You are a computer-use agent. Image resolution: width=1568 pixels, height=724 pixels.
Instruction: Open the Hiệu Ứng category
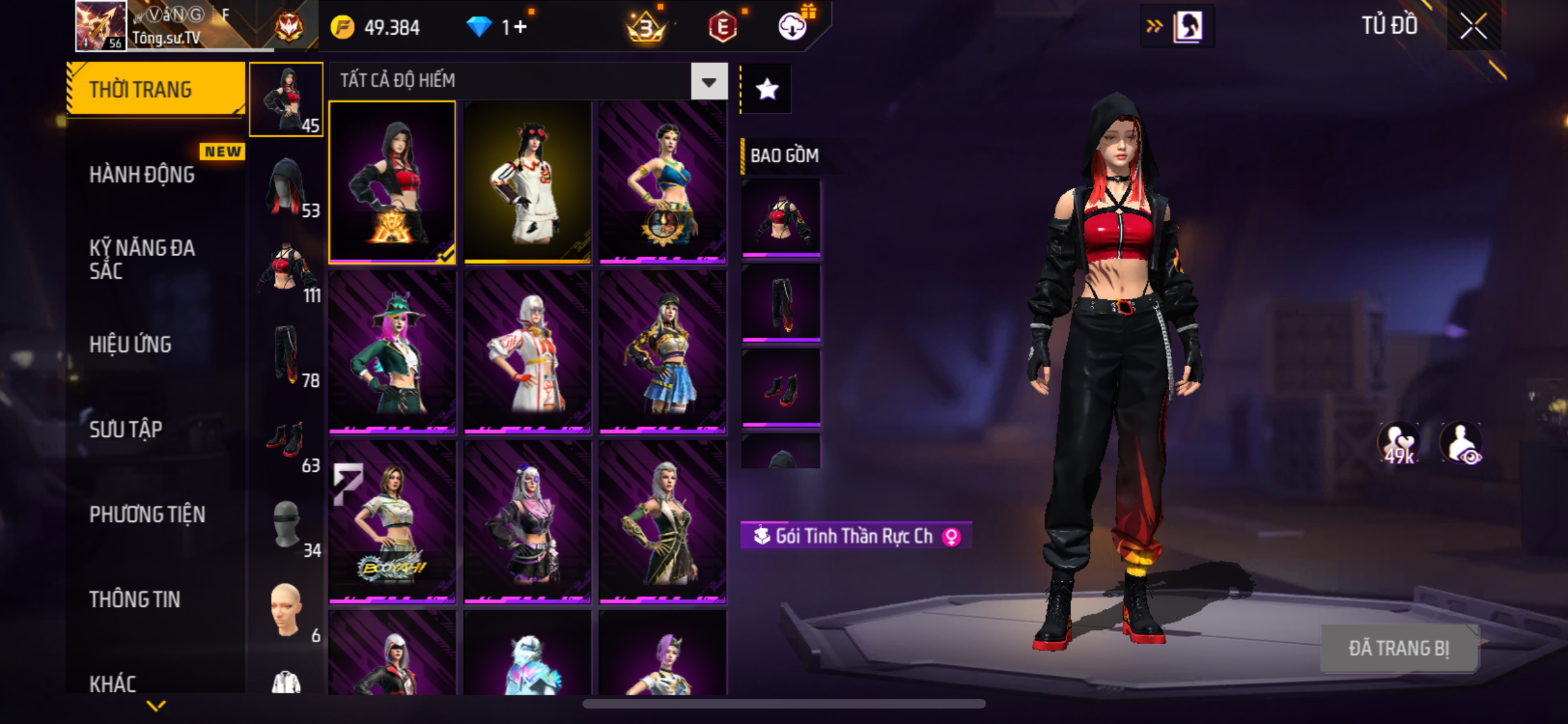click(131, 344)
